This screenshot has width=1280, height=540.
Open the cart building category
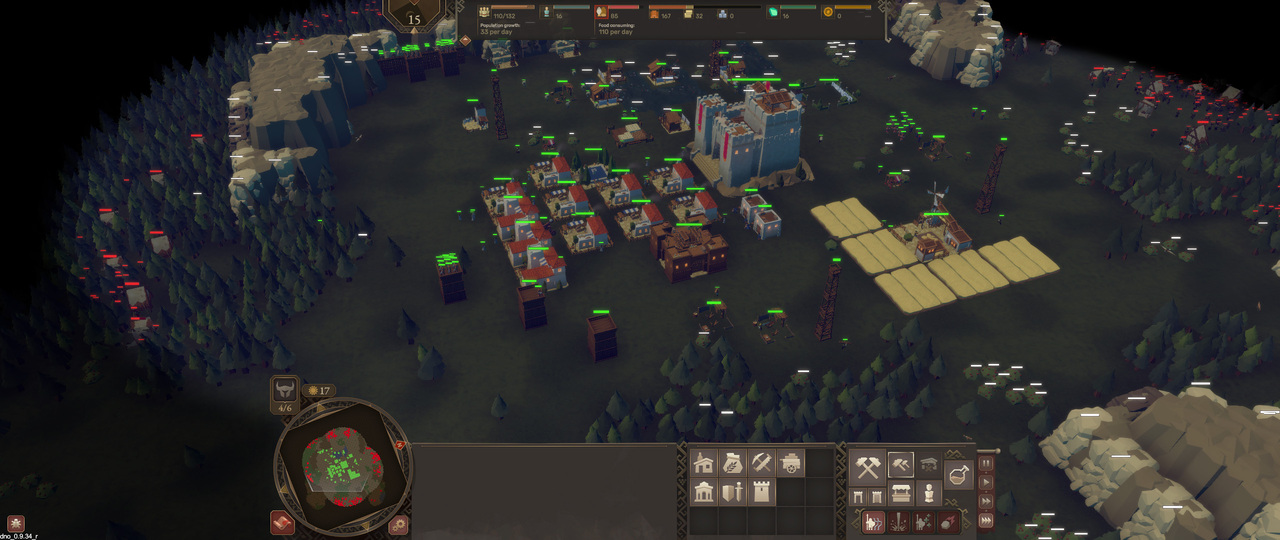point(790,463)
